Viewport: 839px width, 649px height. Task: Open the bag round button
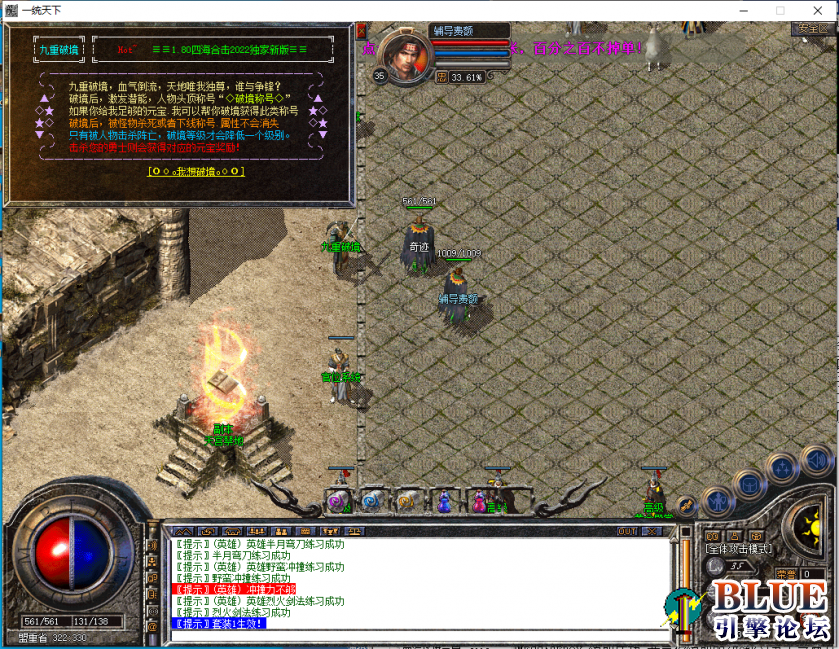749,485
